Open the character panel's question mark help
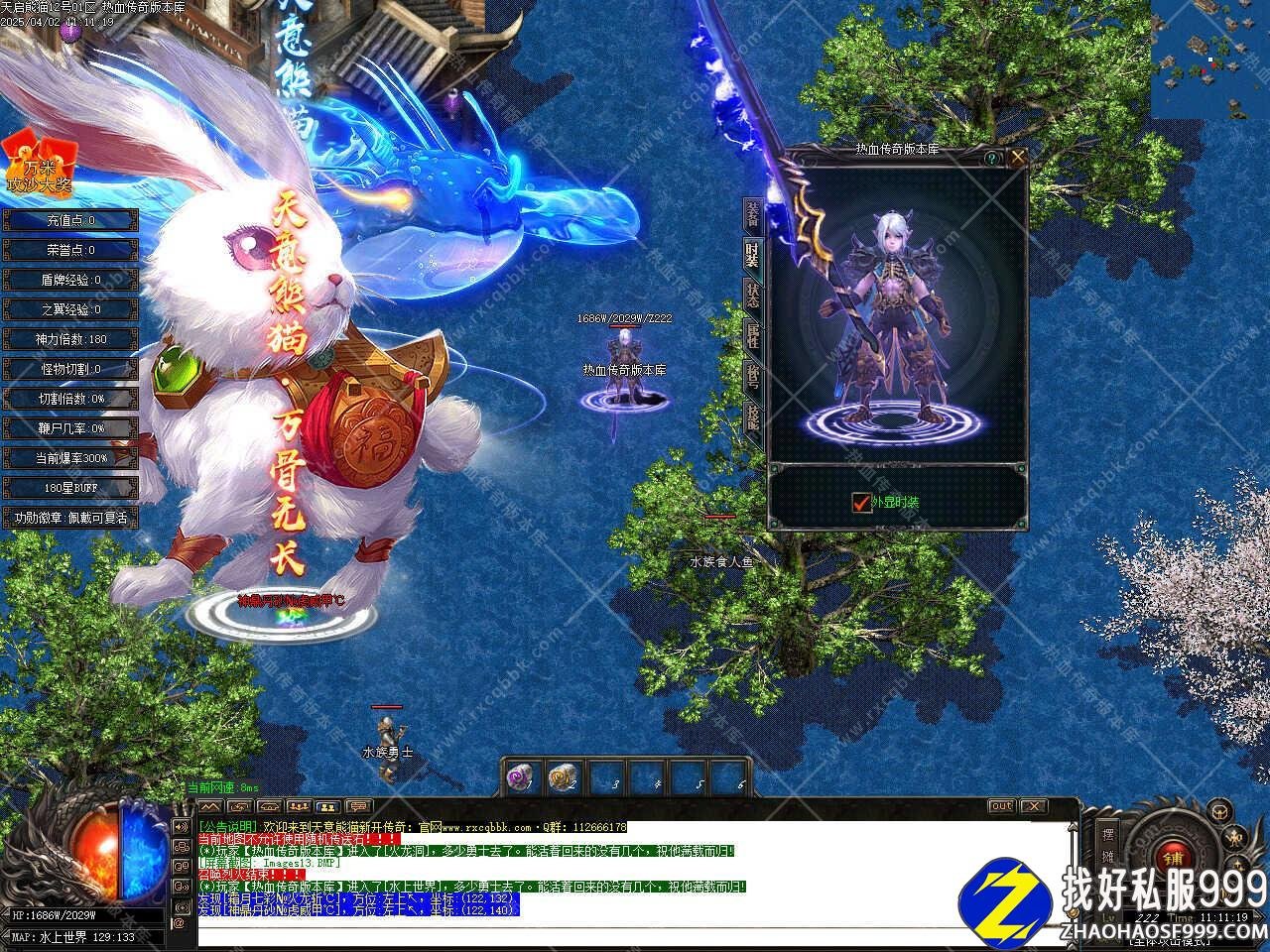The image size is (1270, 952). pos(991,157)
